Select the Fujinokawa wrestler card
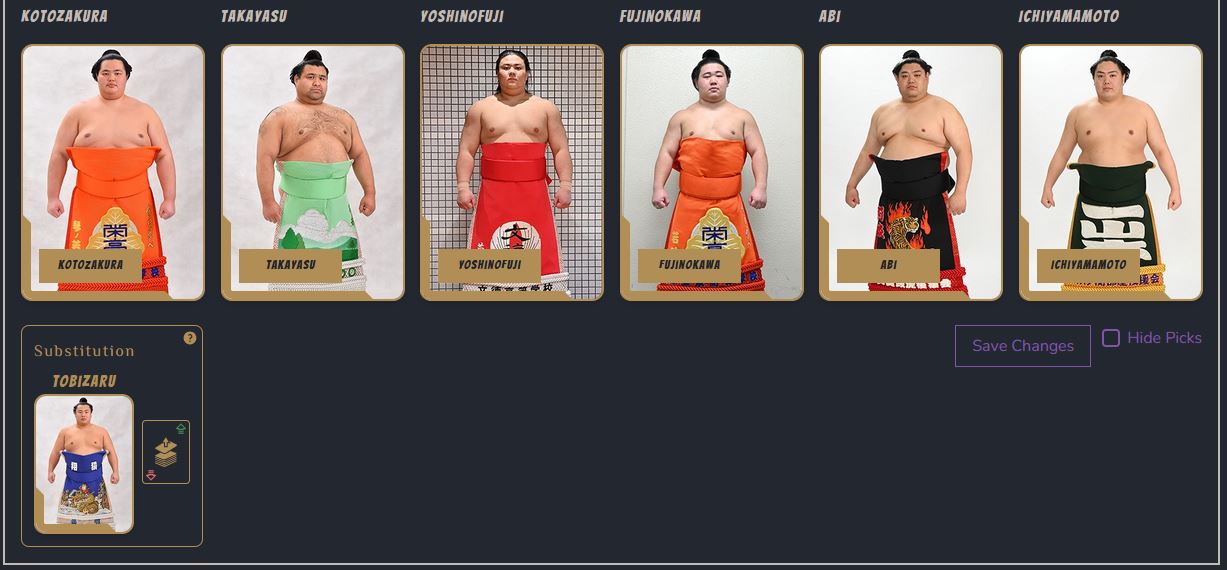Viewport: 1227px width, 570px height. click(x=712, y=172)
